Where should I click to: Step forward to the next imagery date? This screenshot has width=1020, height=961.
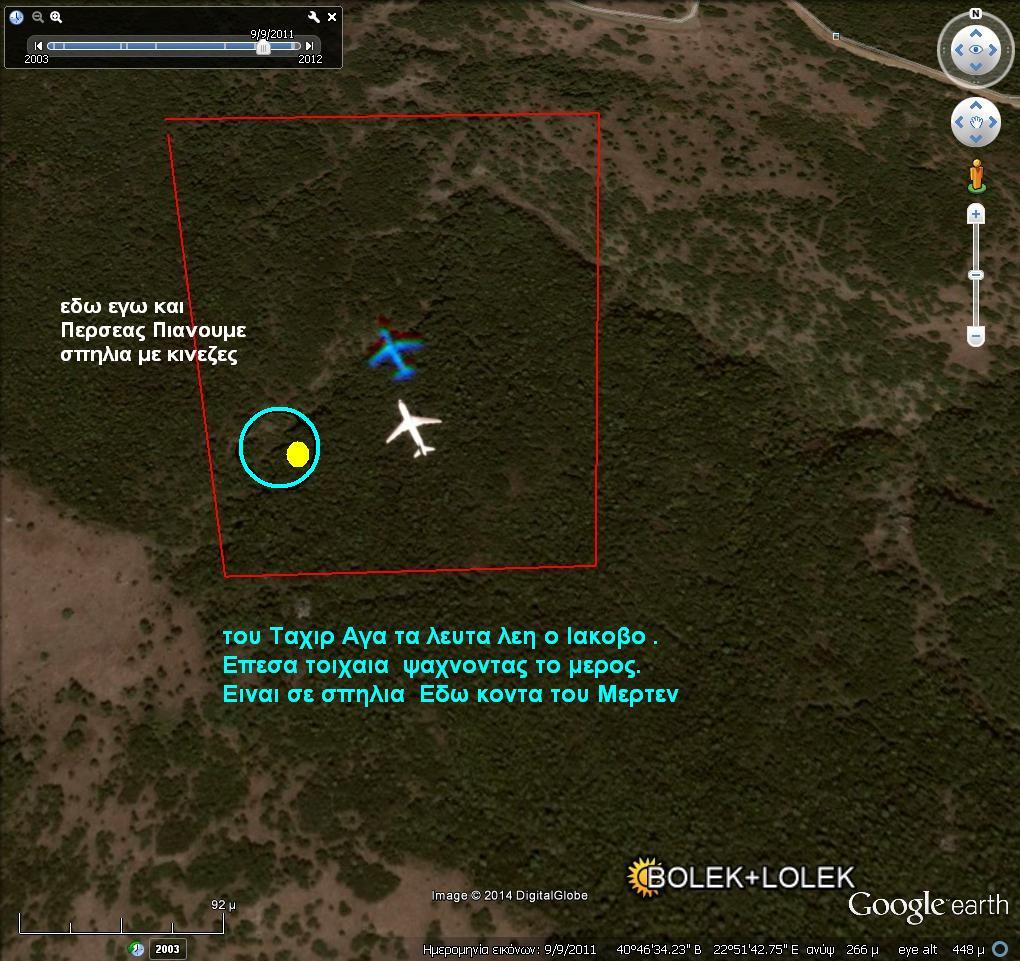310,46
